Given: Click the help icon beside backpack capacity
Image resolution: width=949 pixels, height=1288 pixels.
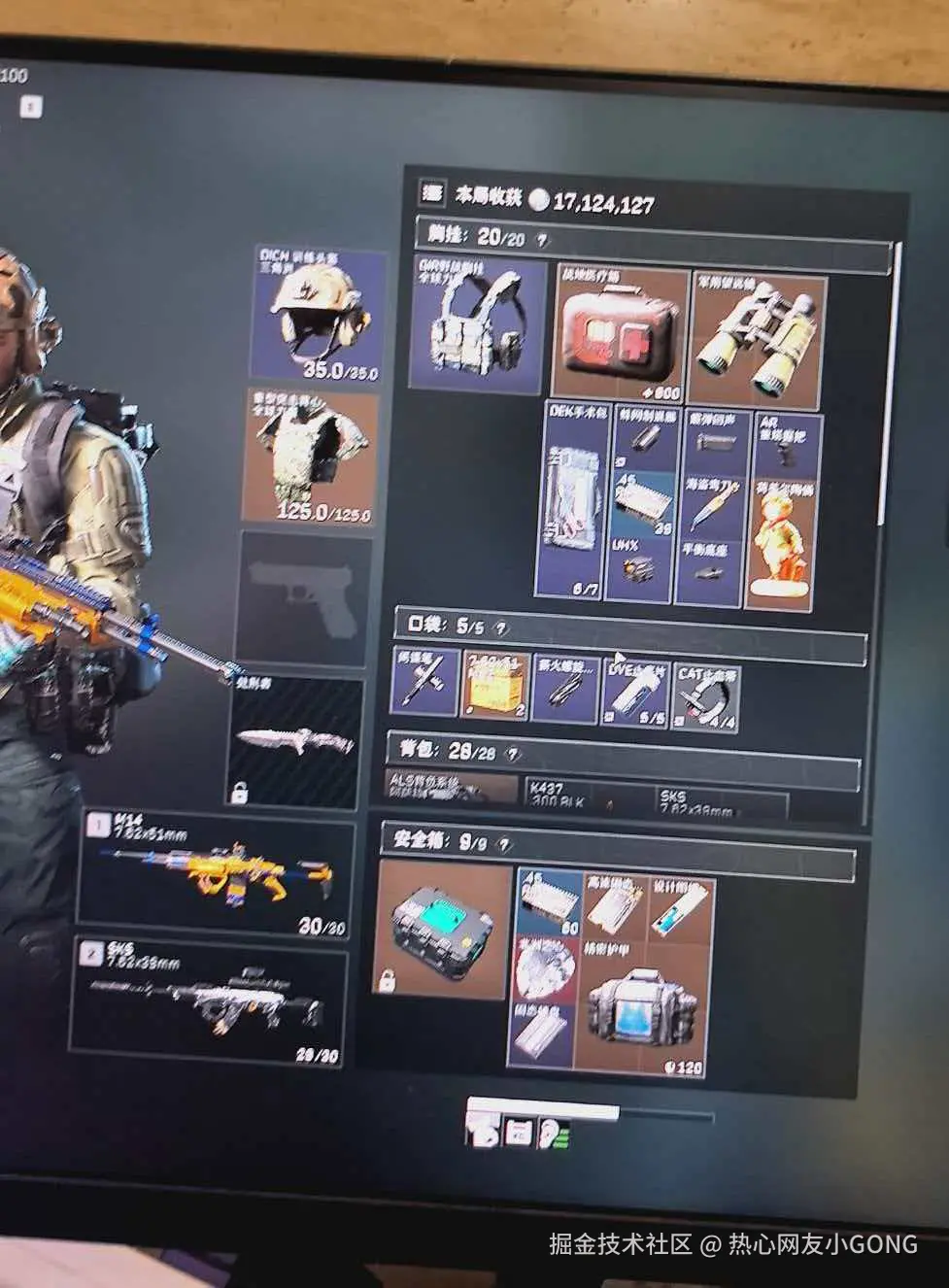Looking at the screenshot, I should click(513, 755).
